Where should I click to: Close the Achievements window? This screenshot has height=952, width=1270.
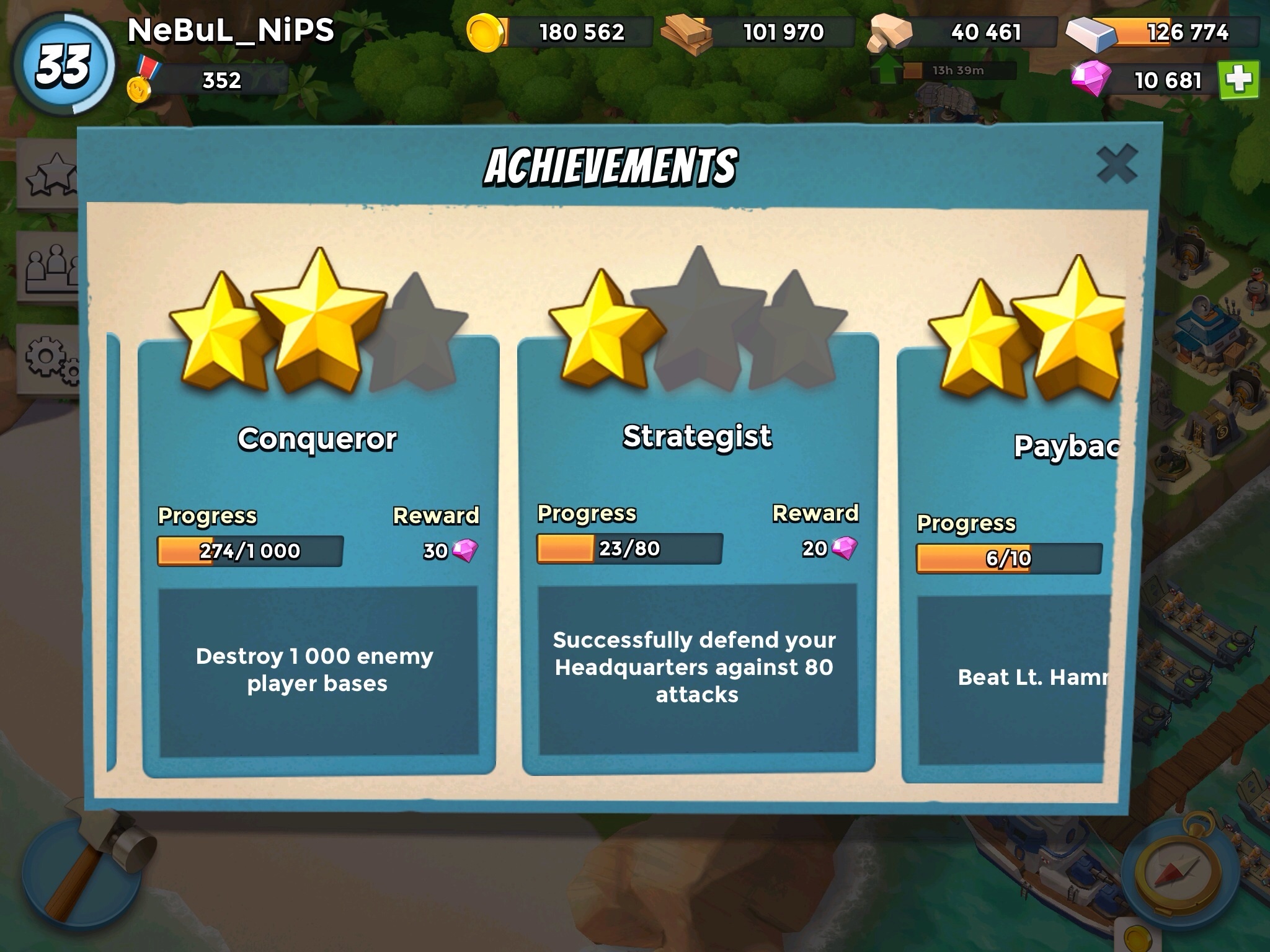[x=1116, y=164]
